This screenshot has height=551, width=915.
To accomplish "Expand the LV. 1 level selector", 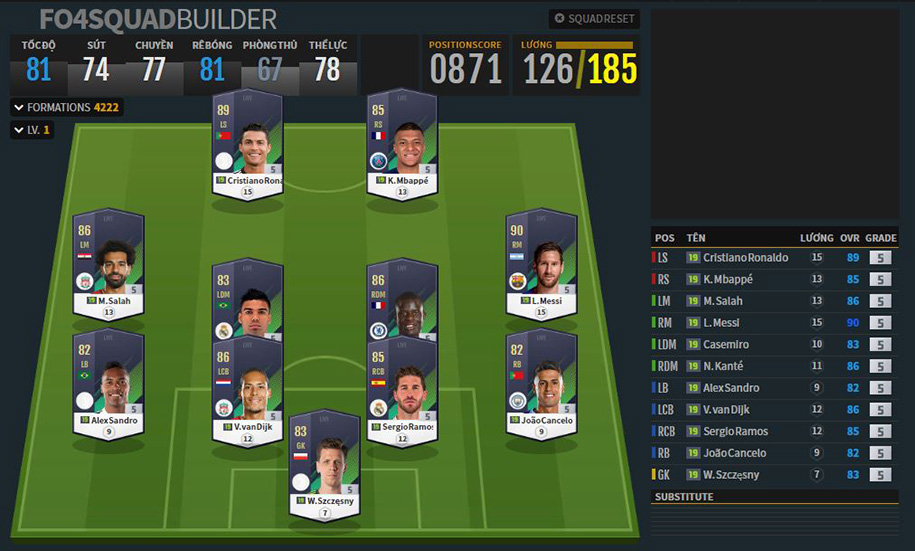I will coord(32,130).
